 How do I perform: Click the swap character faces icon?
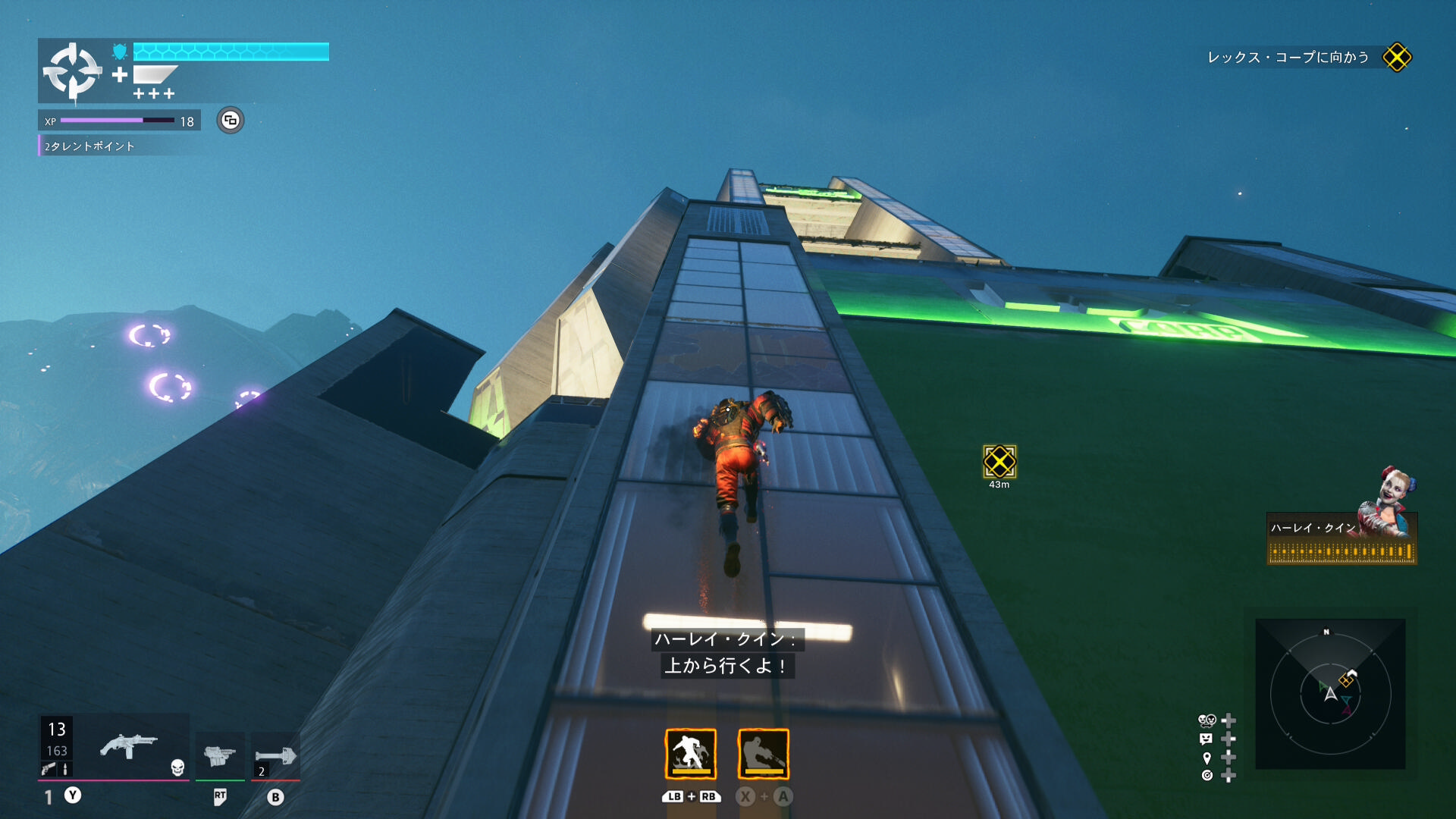click(1207, 720)
